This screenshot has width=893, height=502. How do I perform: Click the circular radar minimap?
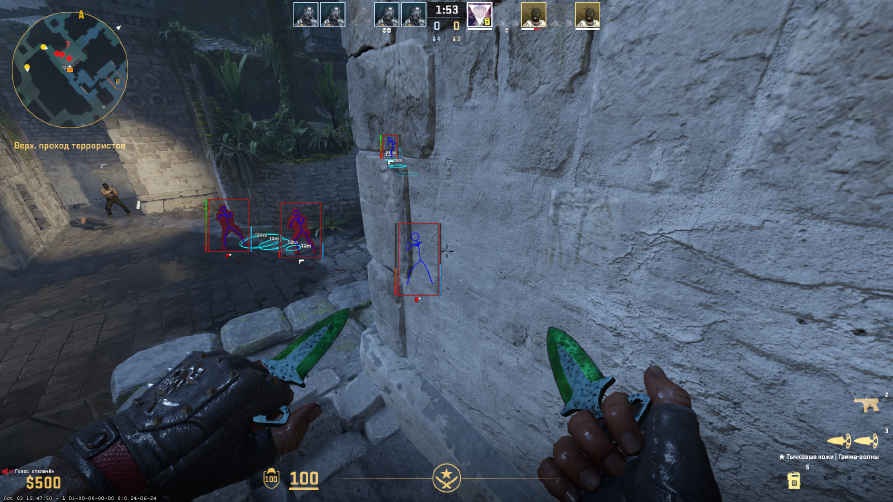[x=69, y=69]
